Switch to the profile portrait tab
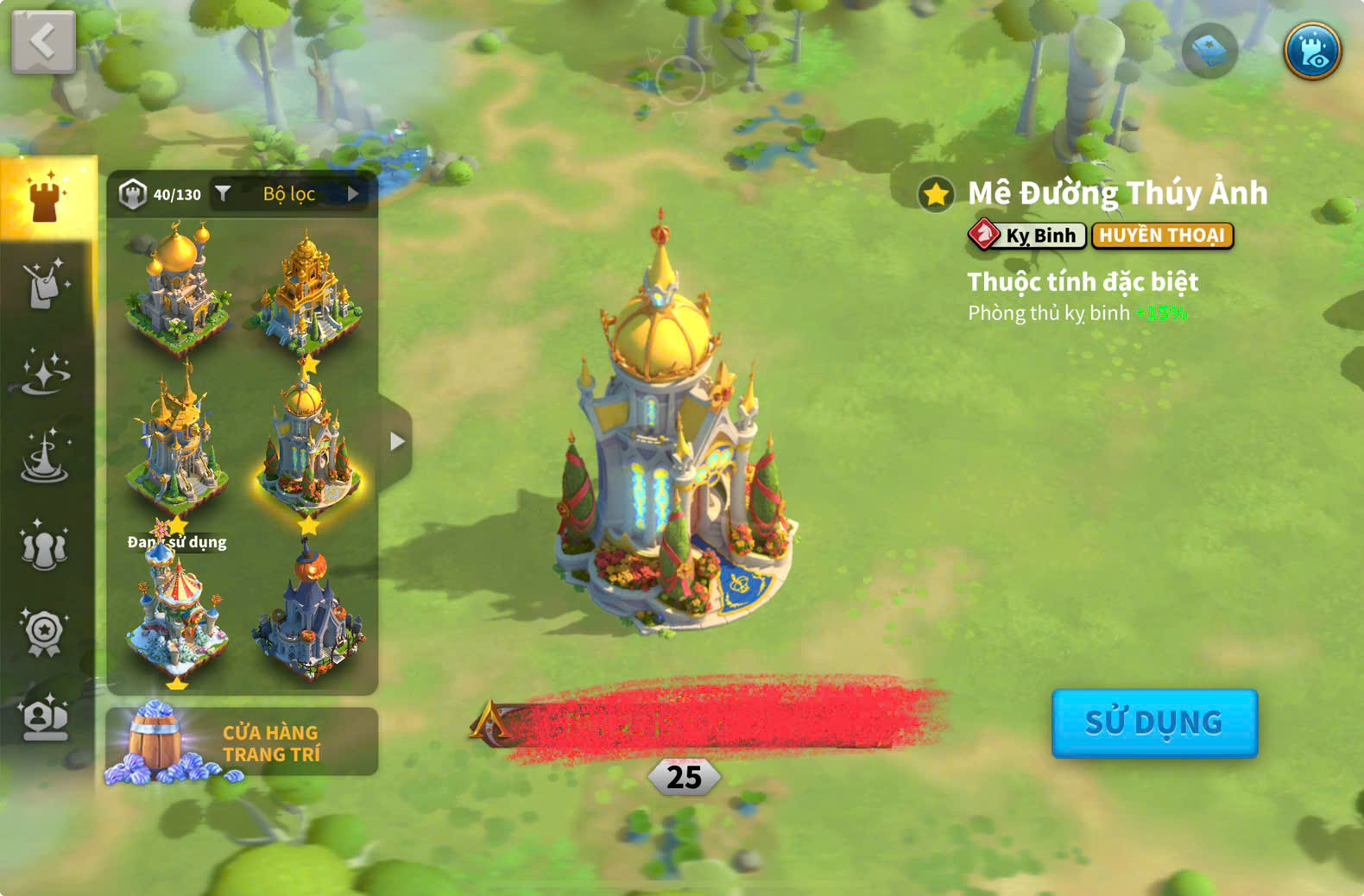1364x896 pixels. coord(45,718)
